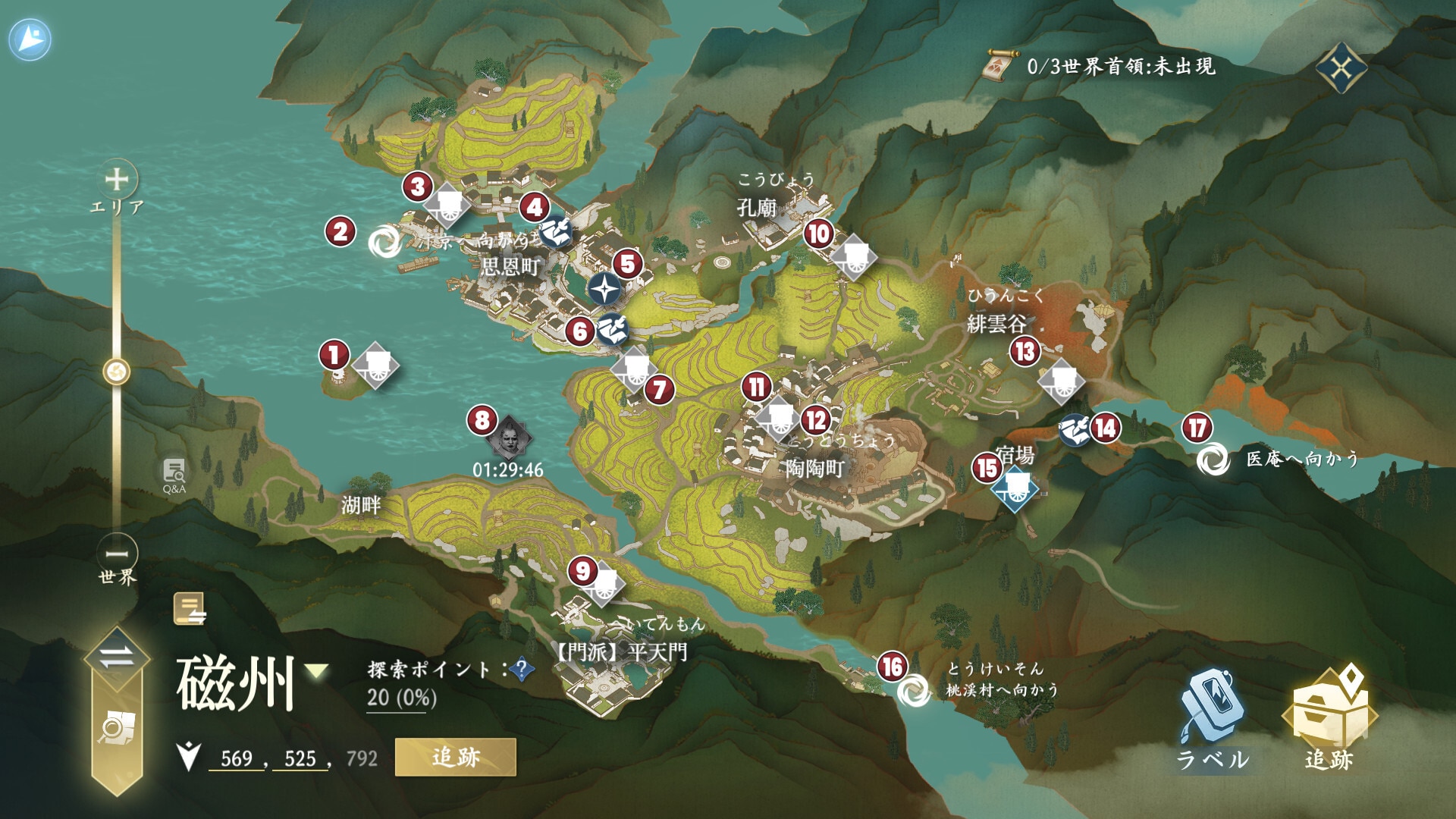Open the ラベル label menu
This screenshot has width=1456, height=819.
click(x=1213, y=719)
